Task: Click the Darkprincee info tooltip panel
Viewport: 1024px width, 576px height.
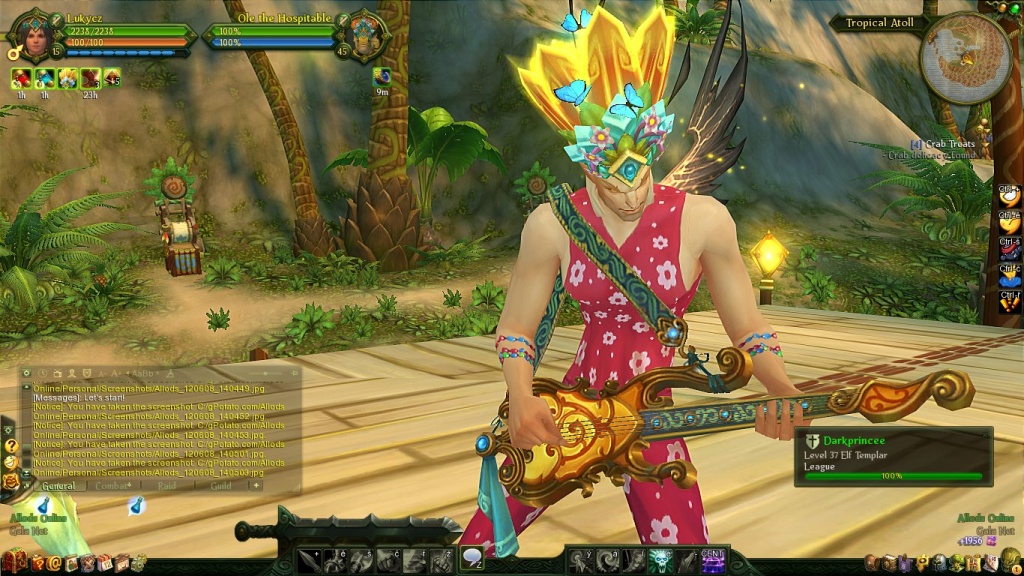Action: coord(893,456)
